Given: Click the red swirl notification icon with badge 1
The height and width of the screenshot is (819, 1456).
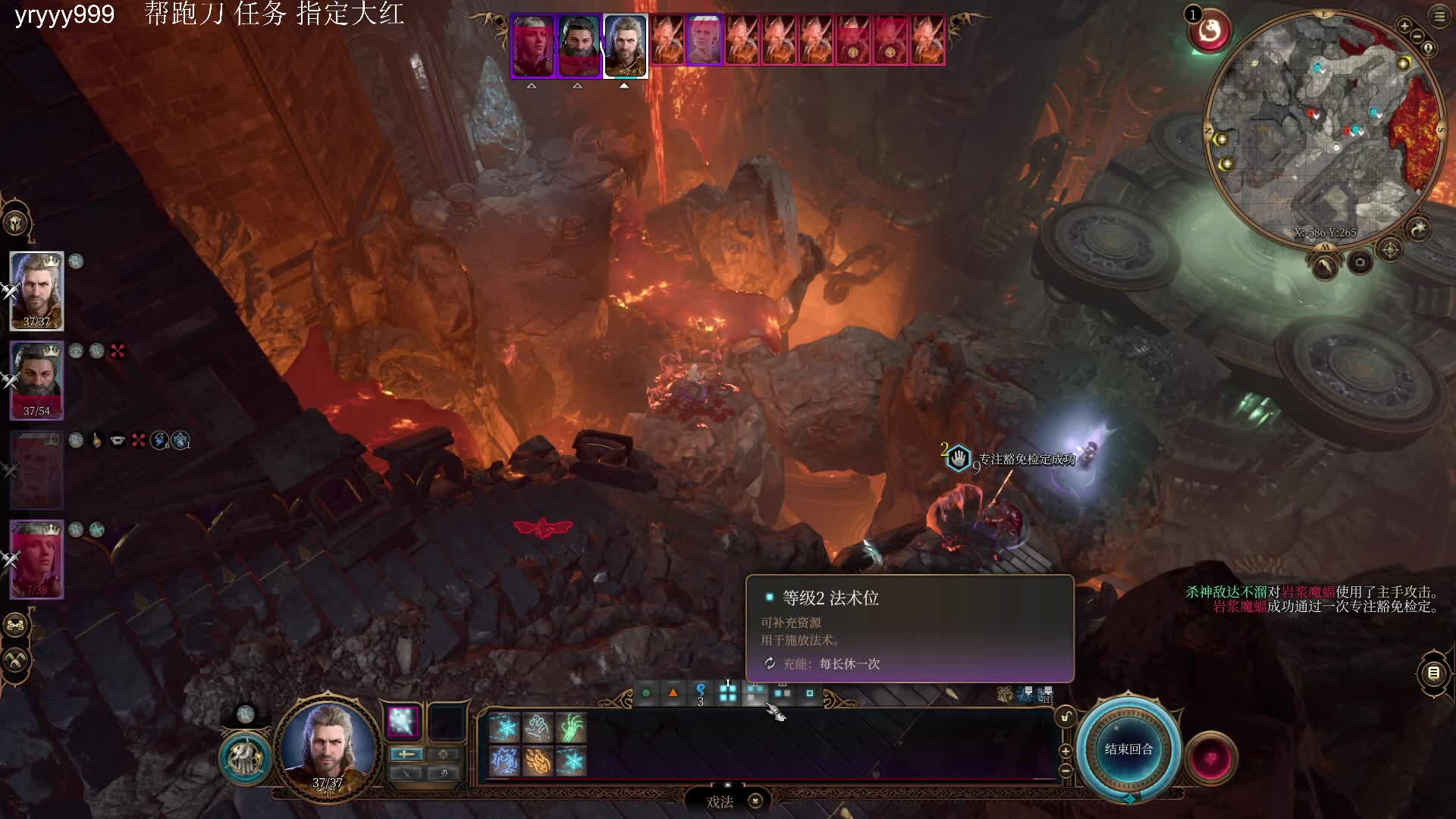Looking at the screenshot, I should point(1210,31).
